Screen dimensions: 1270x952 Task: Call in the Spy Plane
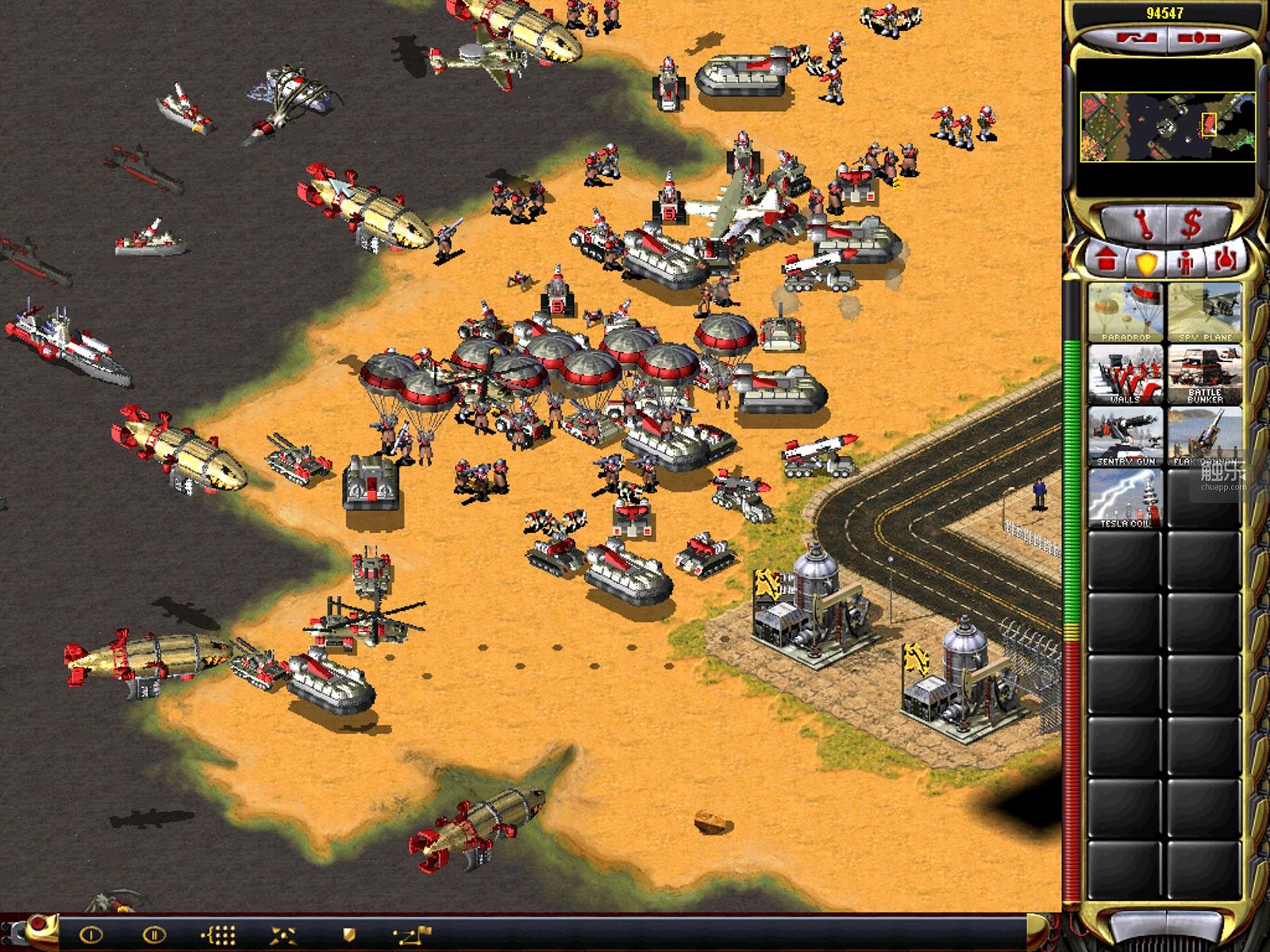coord(1203,313)
